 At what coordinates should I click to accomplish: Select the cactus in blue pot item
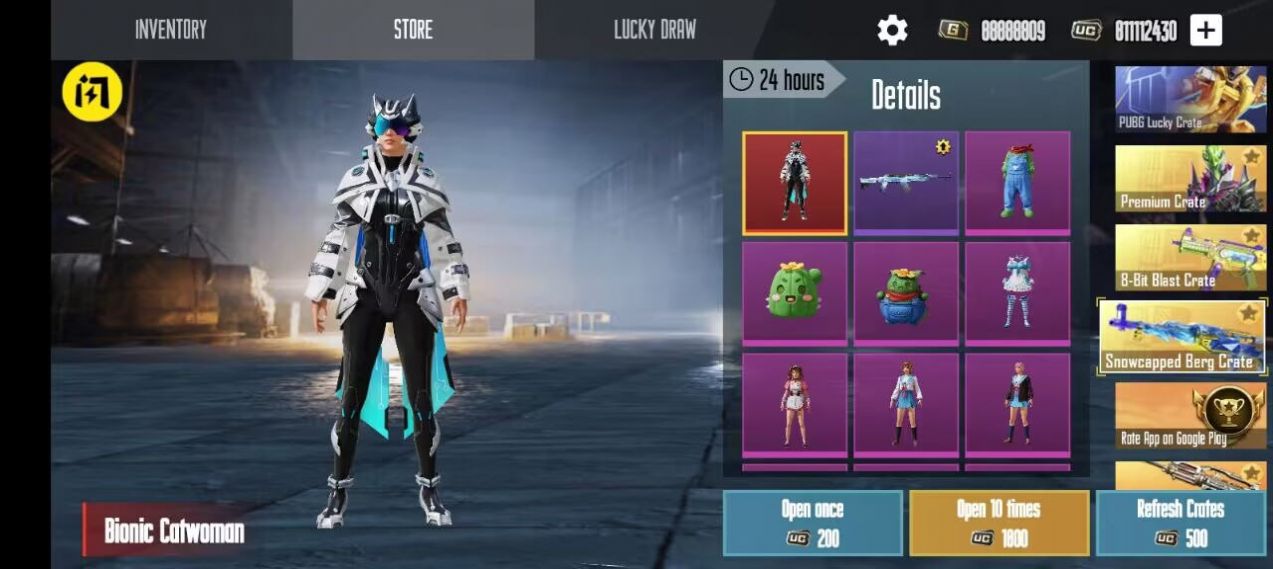click(x=906, y=293)
